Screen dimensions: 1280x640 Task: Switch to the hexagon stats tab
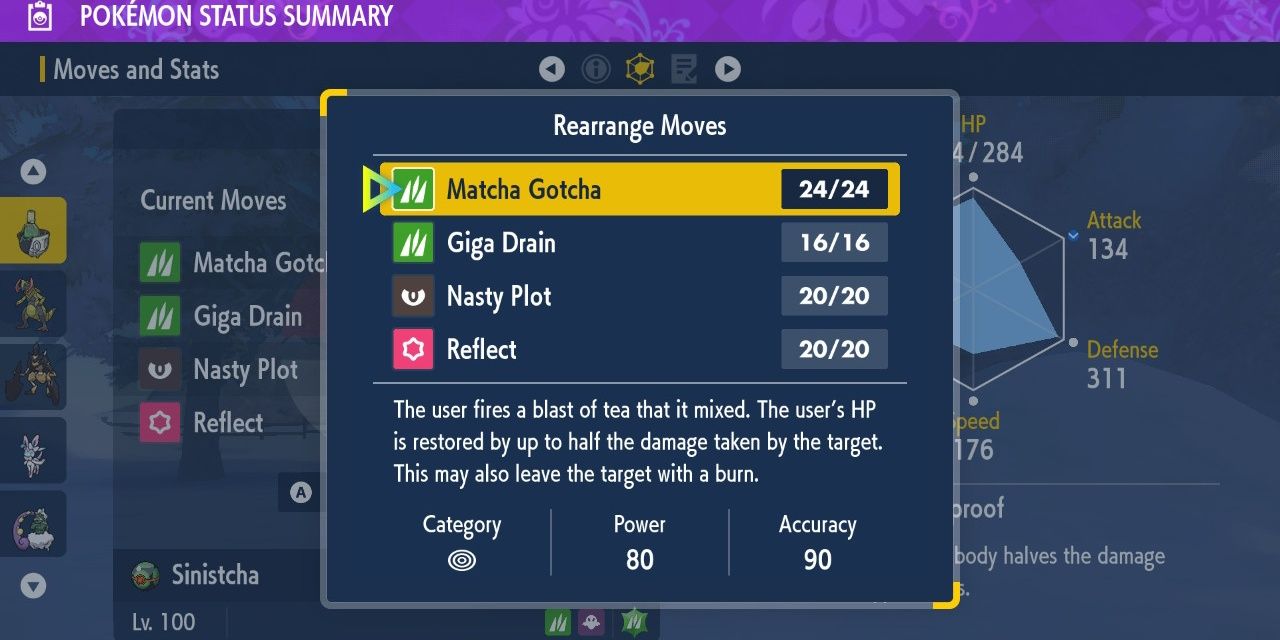(x=640, y=69)
